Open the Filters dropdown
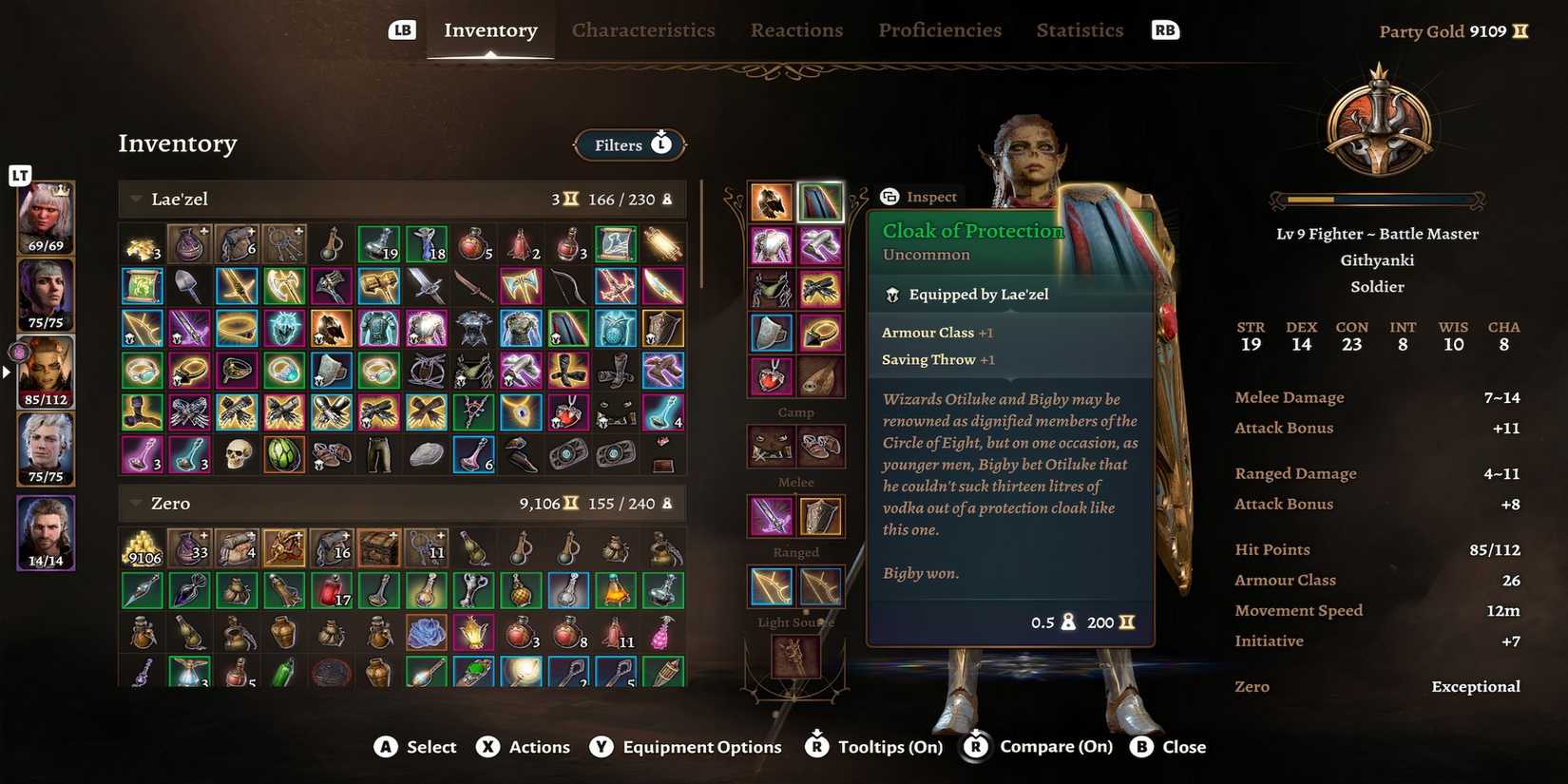1568x784 pixels. click(x=629, y=144)
